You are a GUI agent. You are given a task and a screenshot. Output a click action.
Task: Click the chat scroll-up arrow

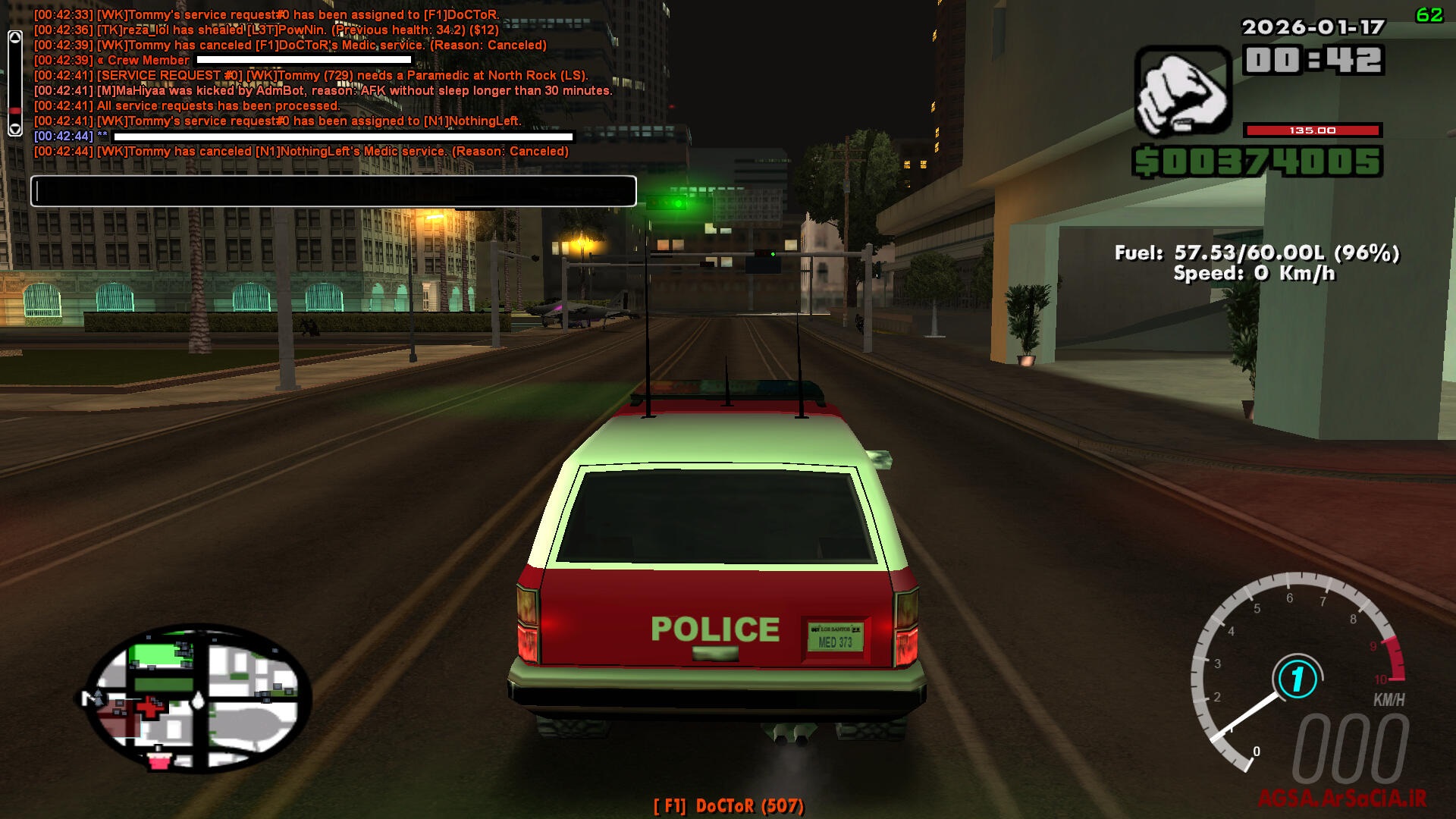click(14, 36)
